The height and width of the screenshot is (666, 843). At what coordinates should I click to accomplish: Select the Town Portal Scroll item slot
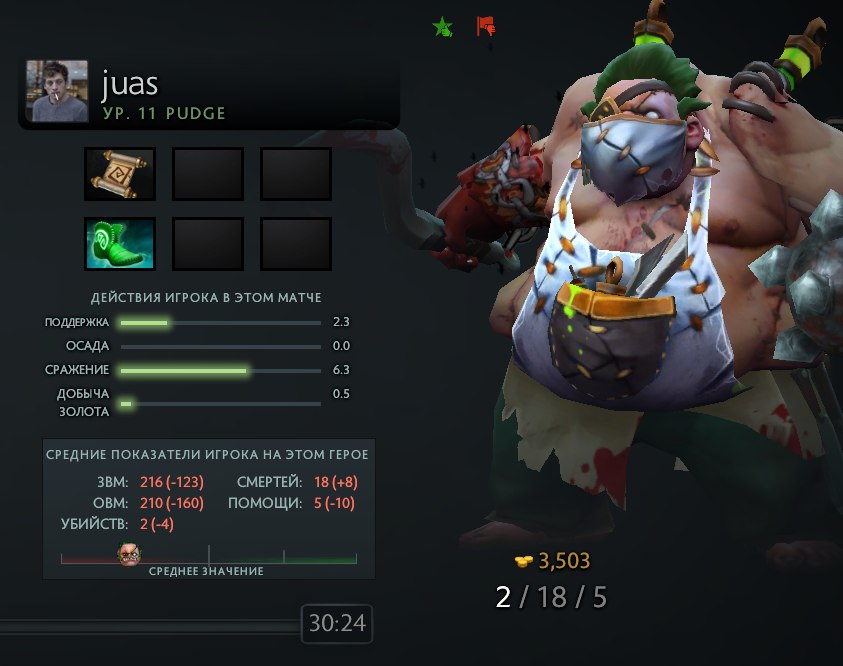pyautogui.click(x=120, y=174)
